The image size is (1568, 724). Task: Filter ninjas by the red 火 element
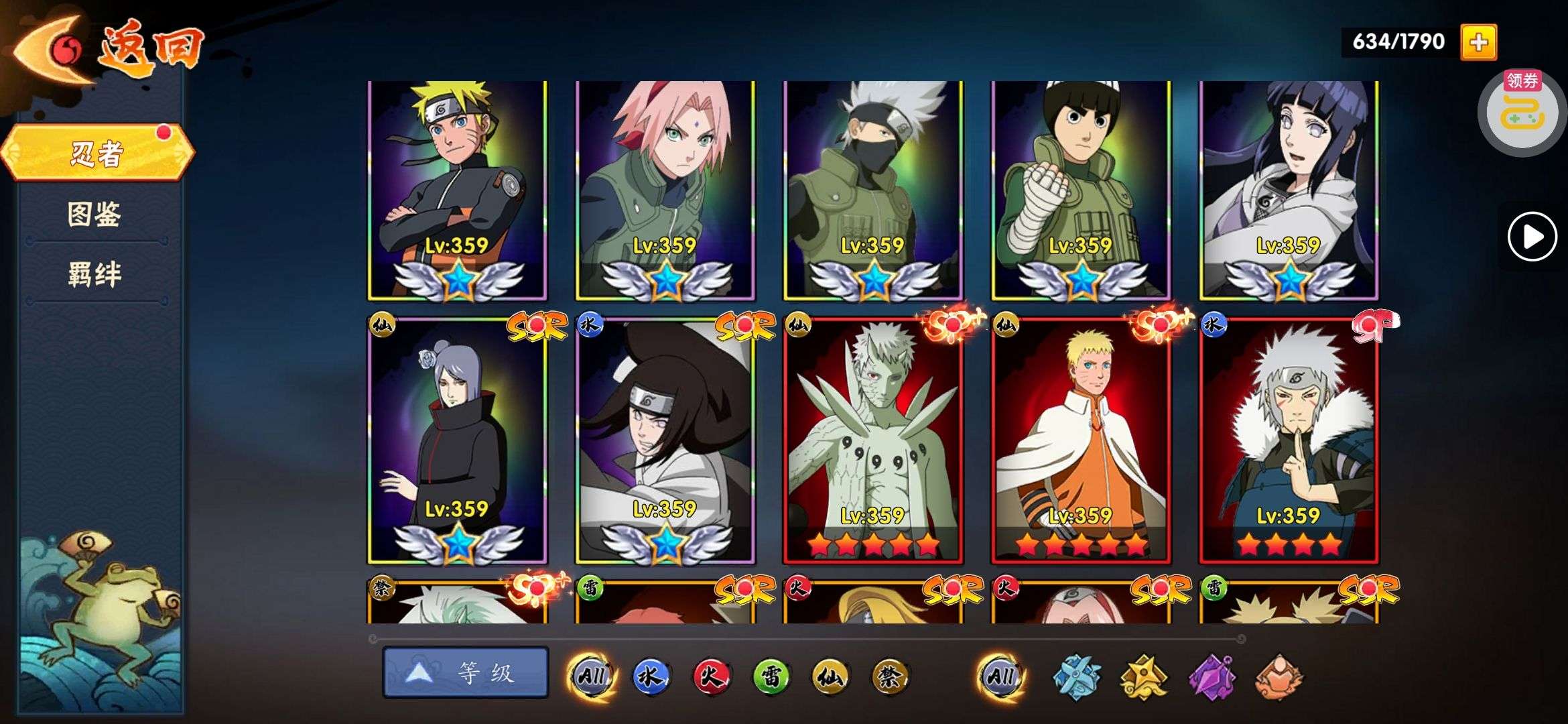click(x=710, y=676)
